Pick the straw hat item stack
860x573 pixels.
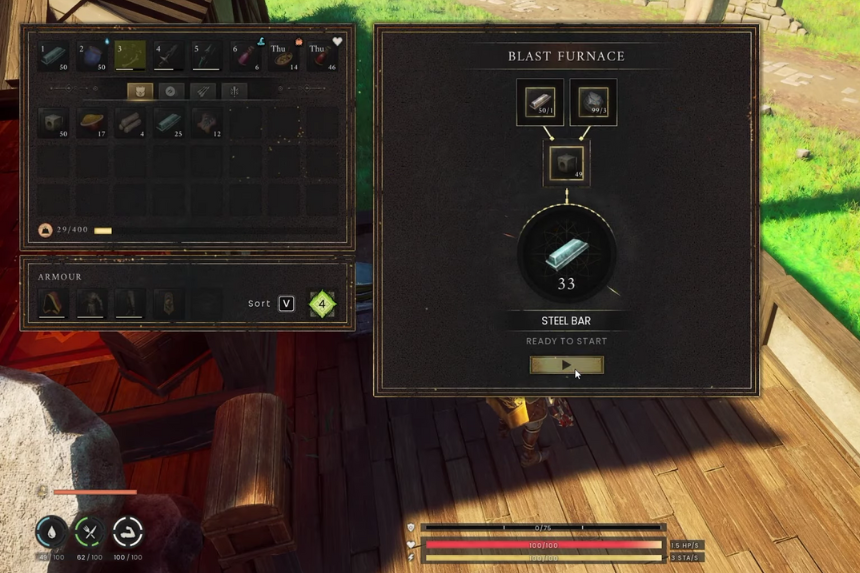click(x=92, y=123)
